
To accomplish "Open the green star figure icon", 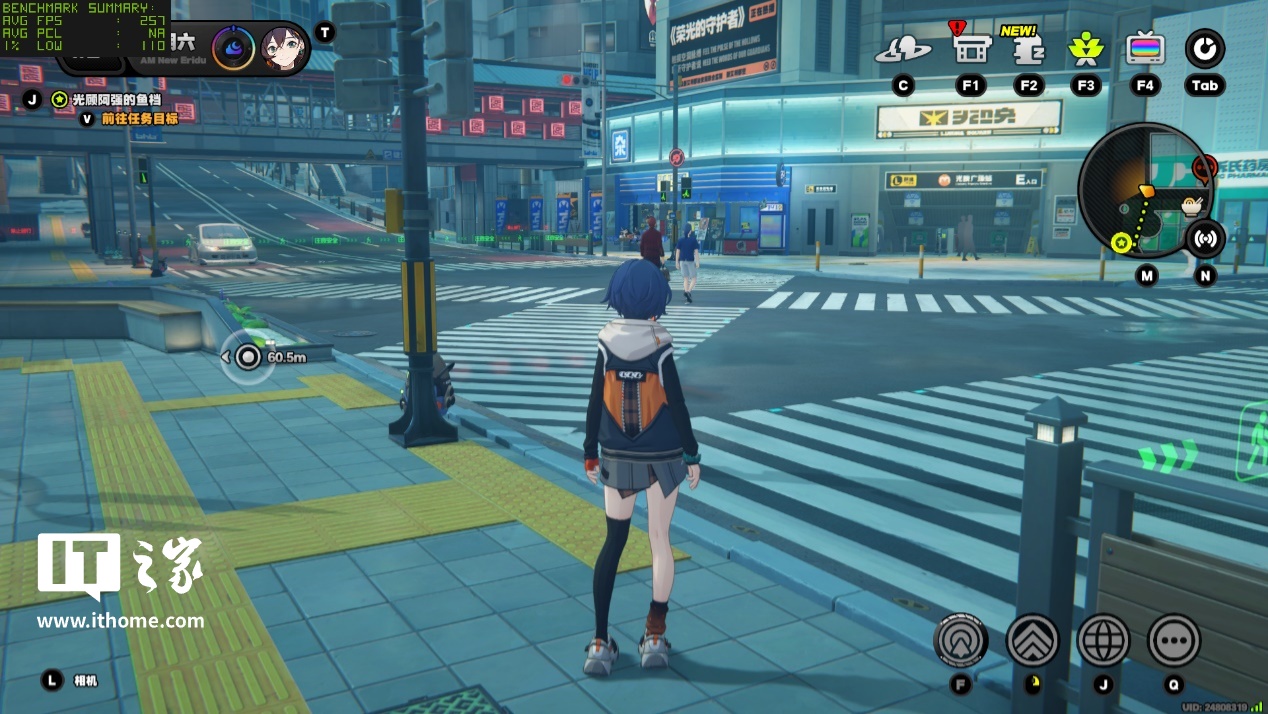I will [1085, 48].
